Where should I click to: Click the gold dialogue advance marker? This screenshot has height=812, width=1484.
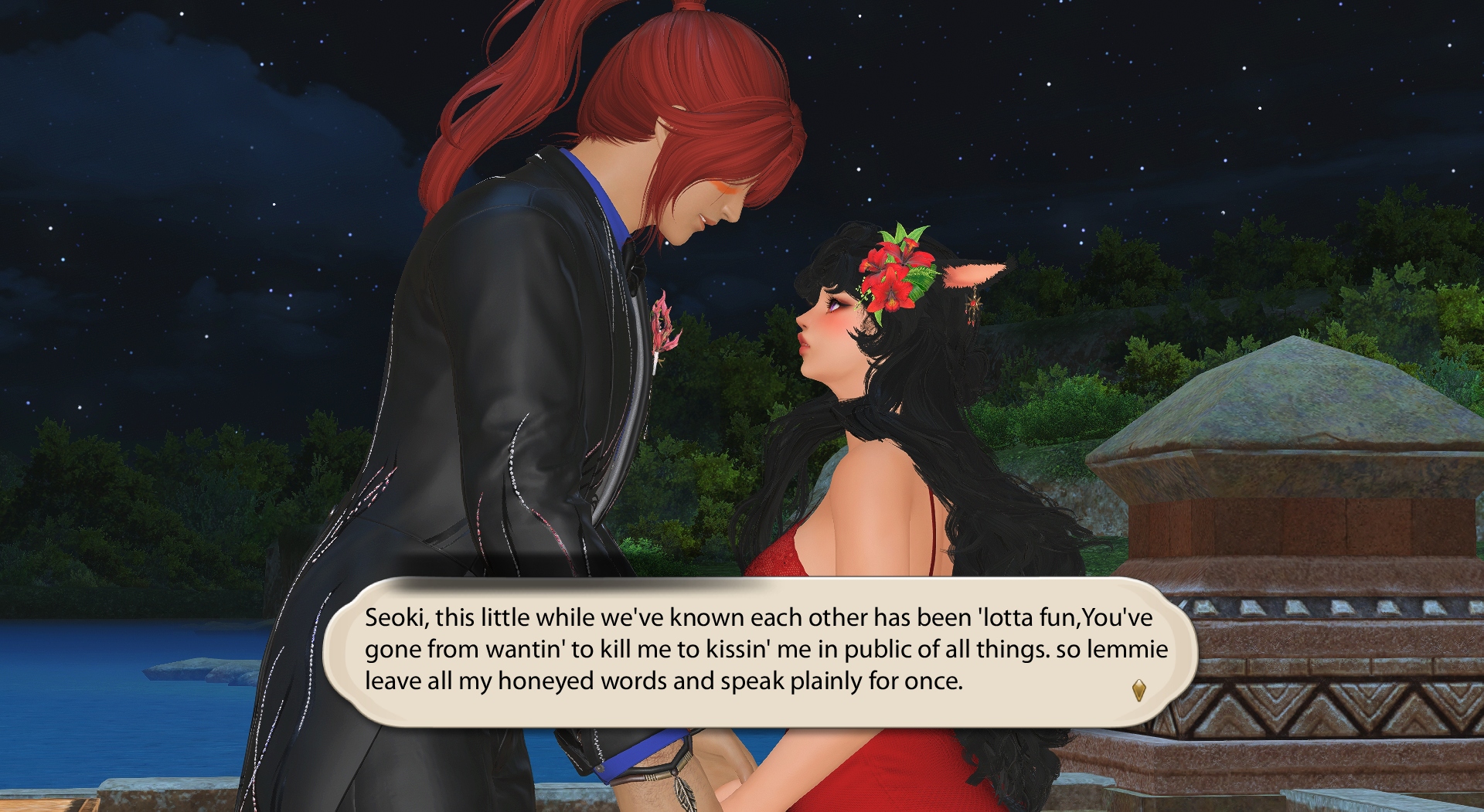pos(1139,690)
